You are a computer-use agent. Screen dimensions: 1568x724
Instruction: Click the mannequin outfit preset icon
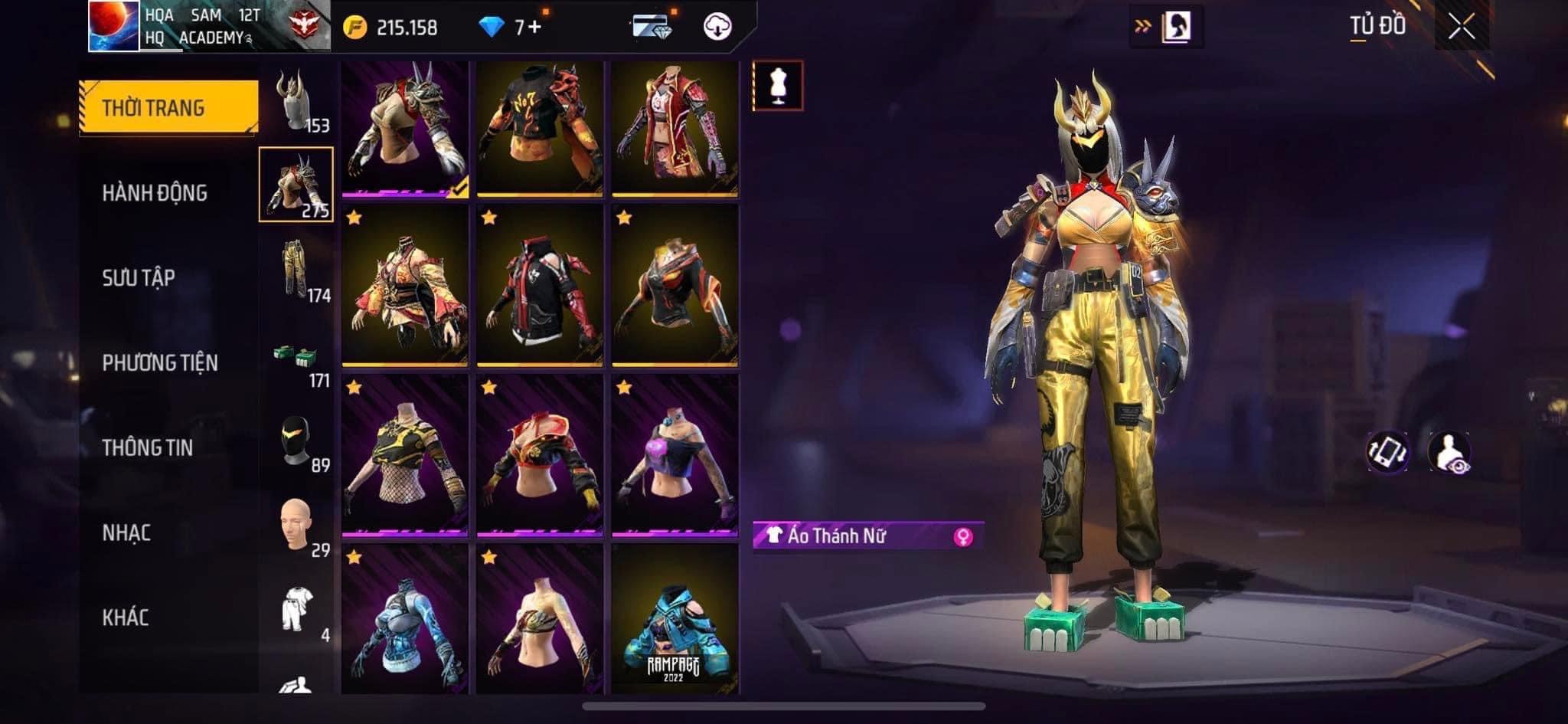[x=778, y=85]
